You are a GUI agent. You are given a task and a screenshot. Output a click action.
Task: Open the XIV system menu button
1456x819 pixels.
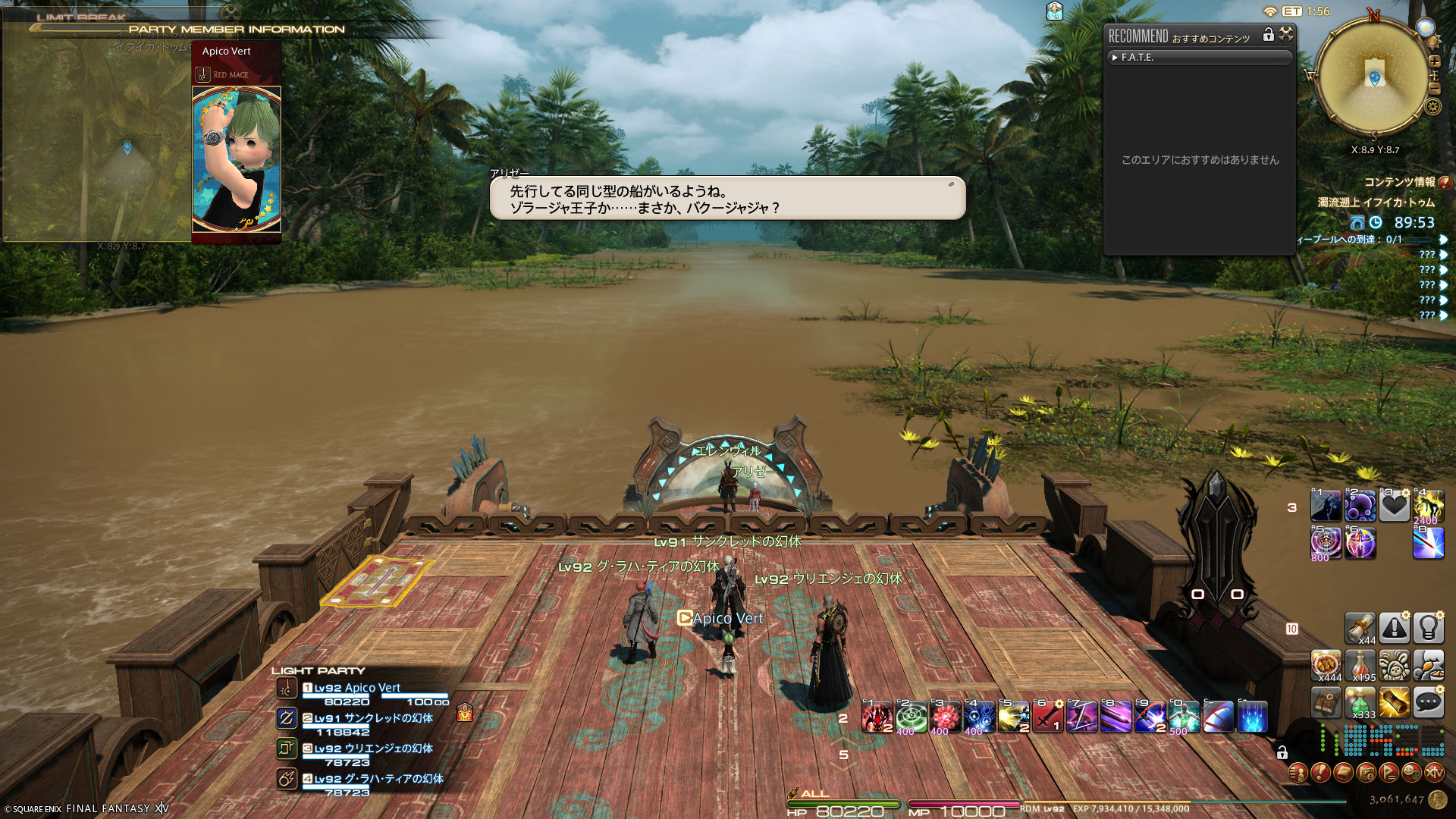tap(1434, 773)
